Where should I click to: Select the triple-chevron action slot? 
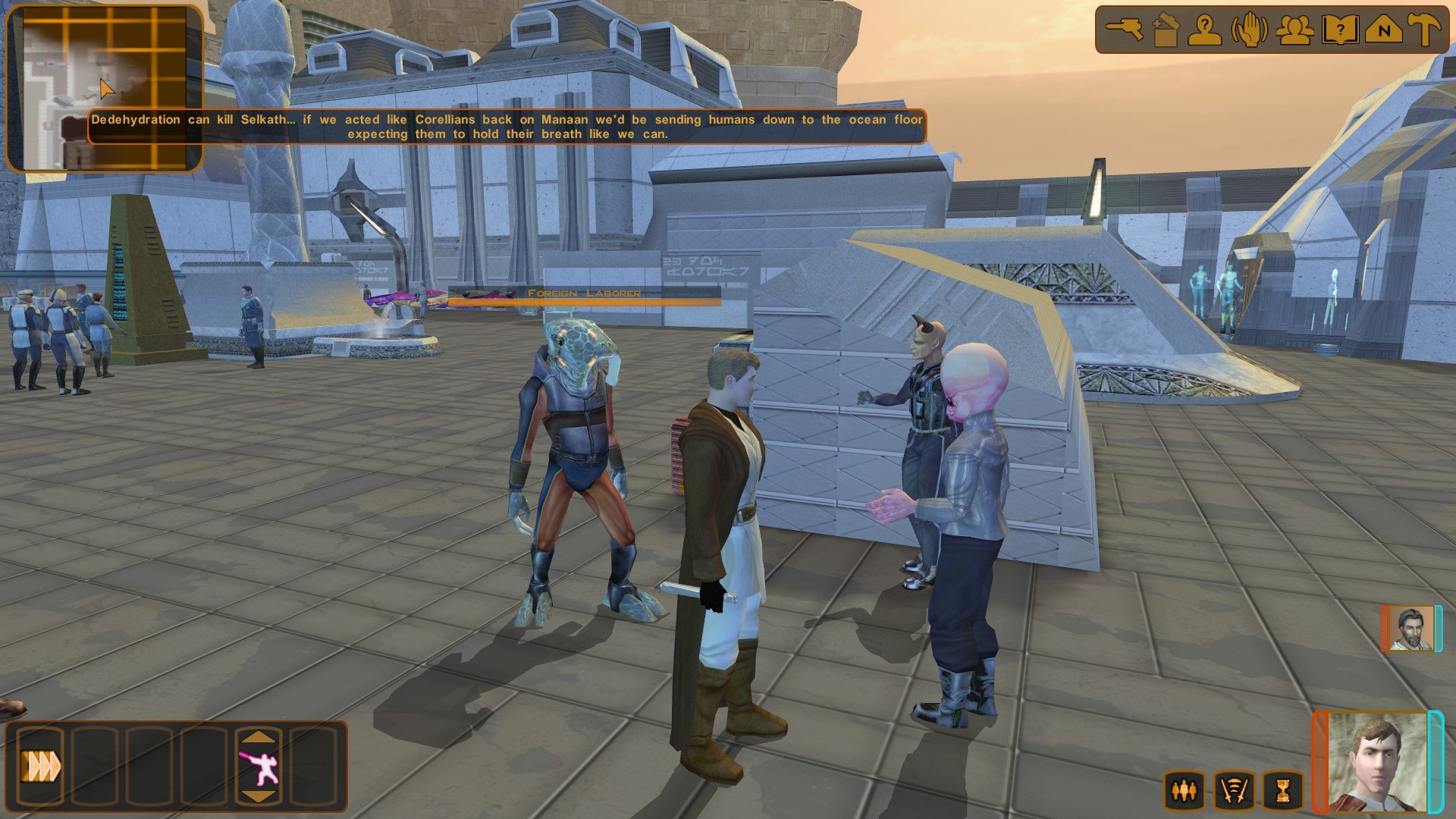click(42, 767)
